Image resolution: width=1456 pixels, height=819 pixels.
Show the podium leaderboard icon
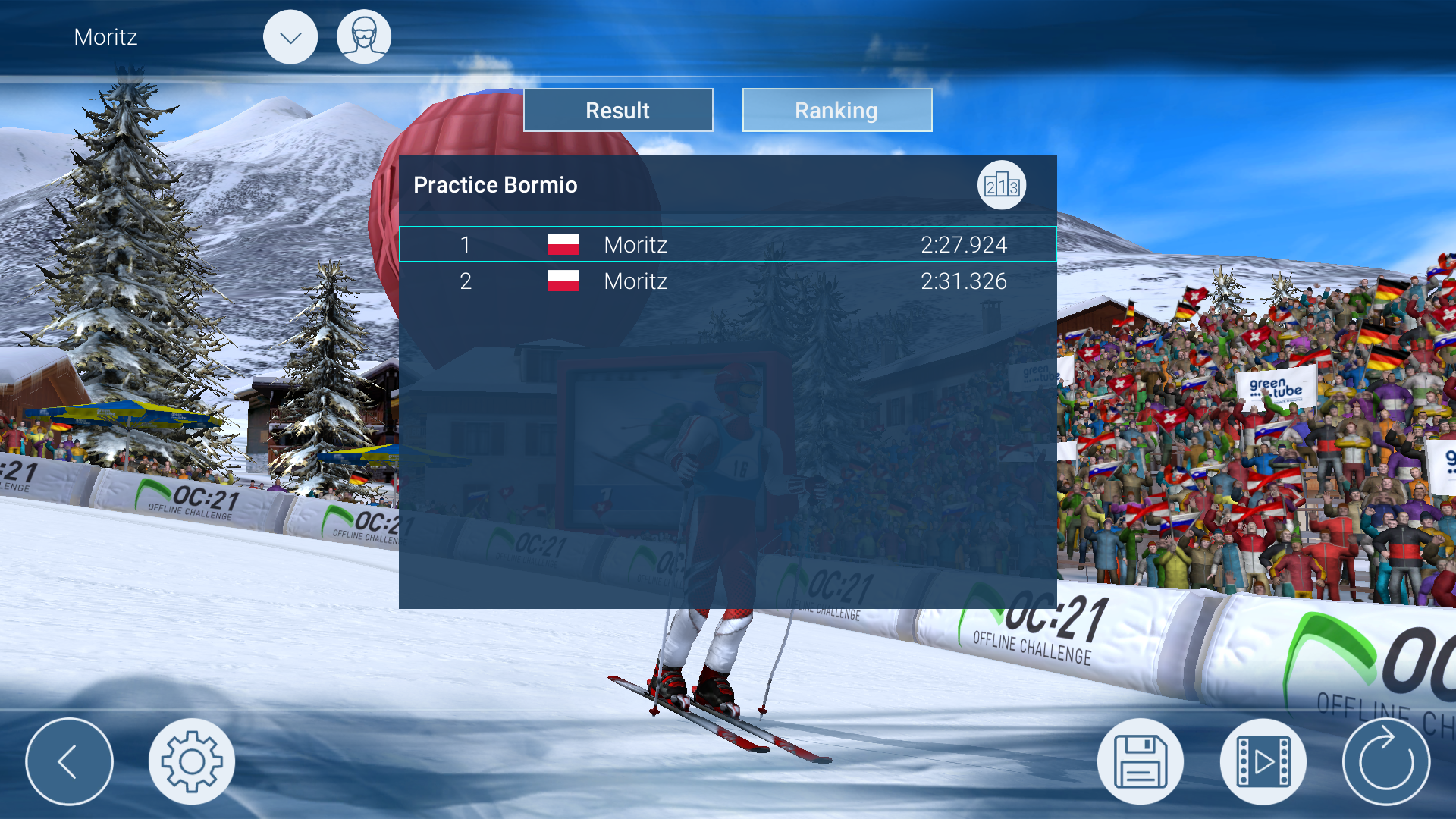[x=1001, y=186]
